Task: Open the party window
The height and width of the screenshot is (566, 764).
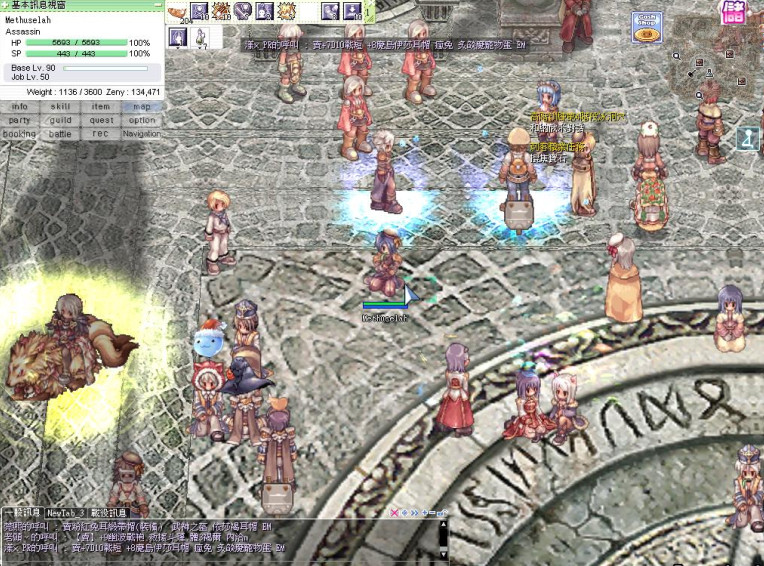Action: pyautogui.click(x=20, y=120)
